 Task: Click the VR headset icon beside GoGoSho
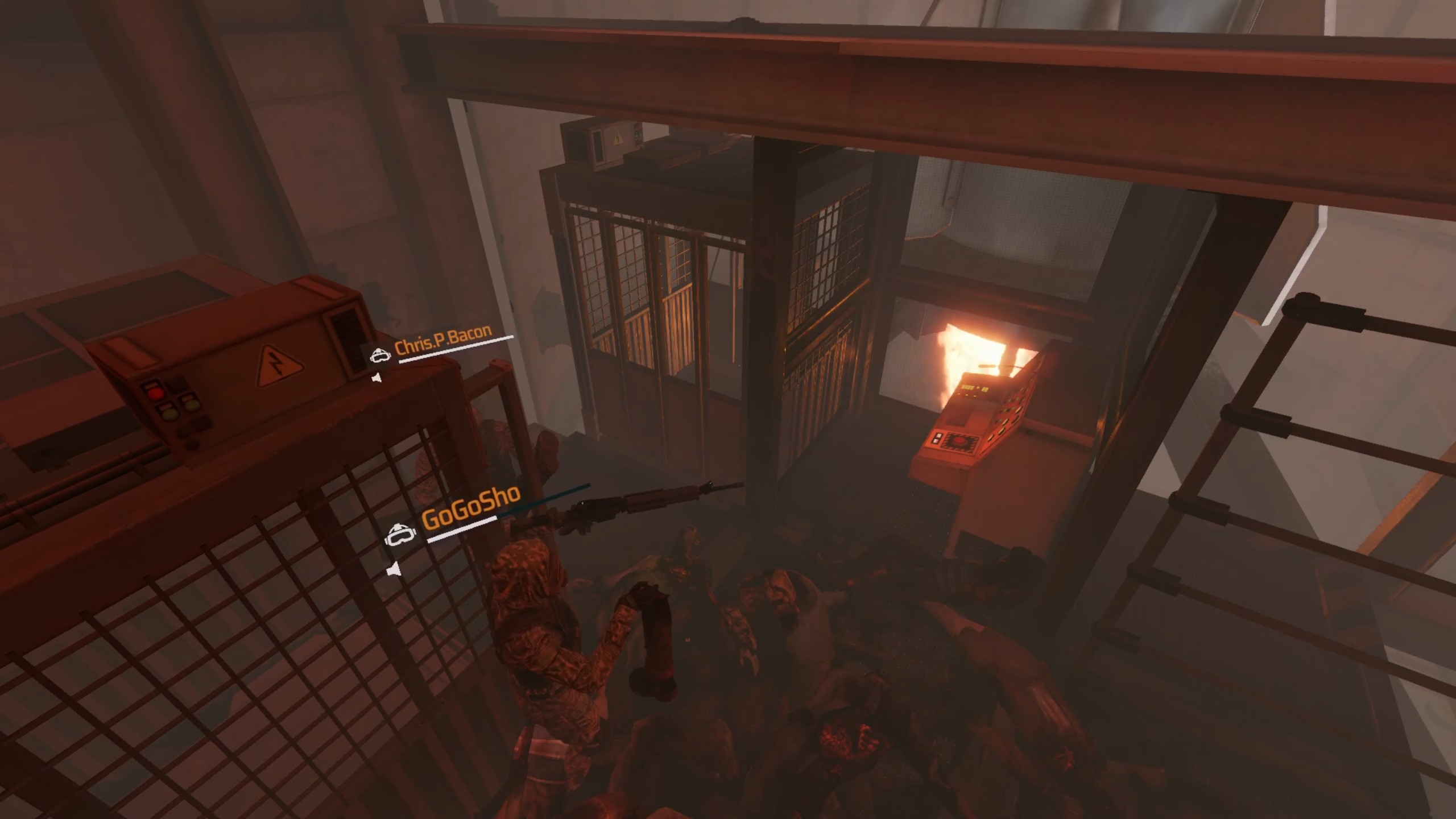point(397,535)
